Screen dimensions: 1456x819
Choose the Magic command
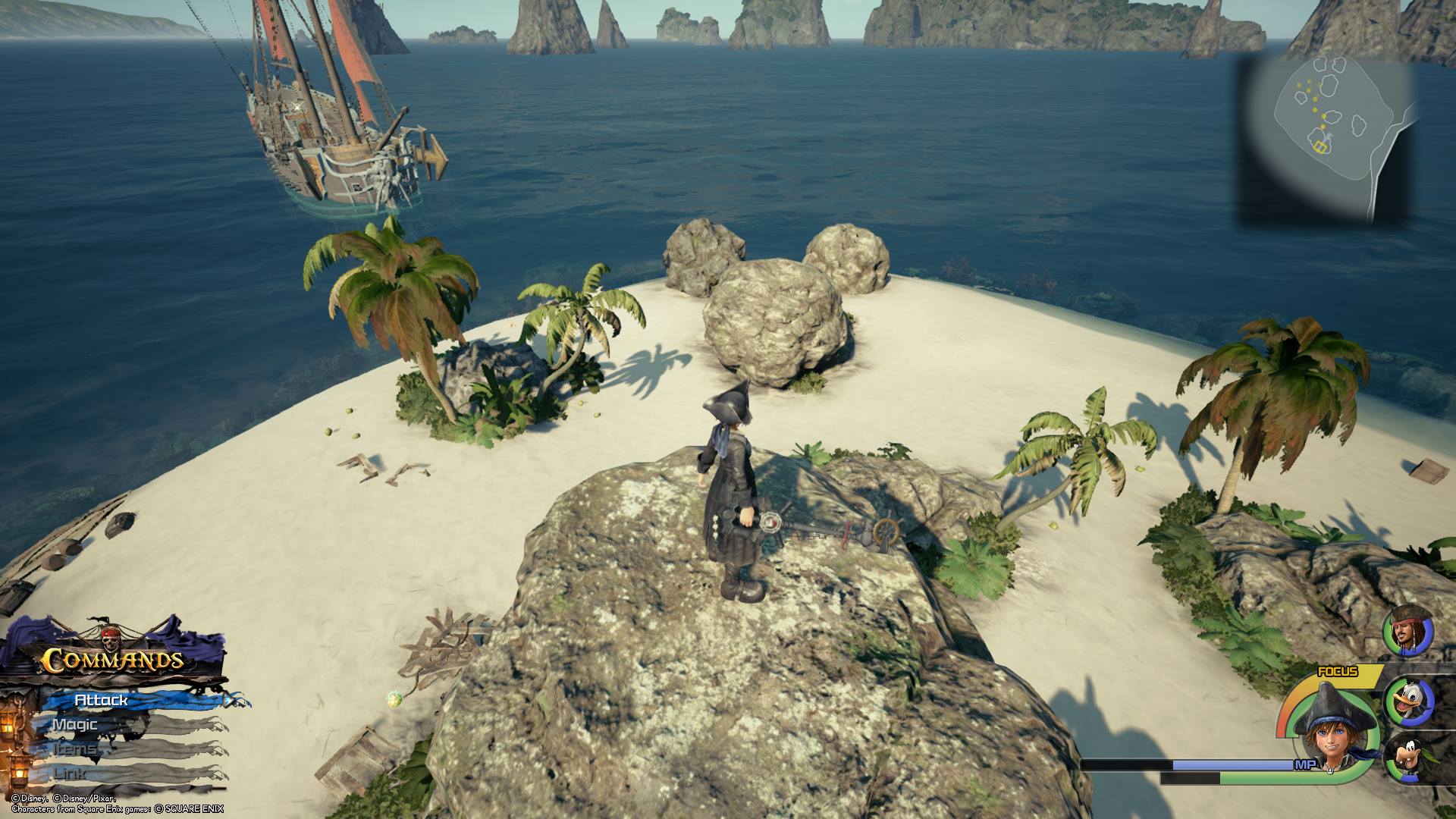coord(76,725)
